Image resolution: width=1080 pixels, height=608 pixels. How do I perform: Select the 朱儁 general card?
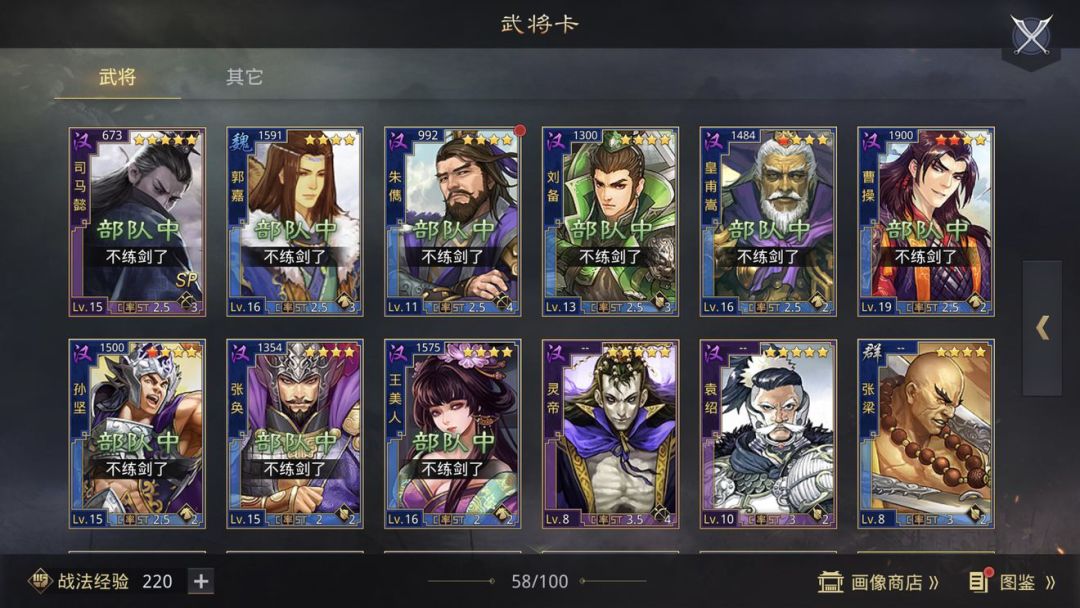pos(452,222)
